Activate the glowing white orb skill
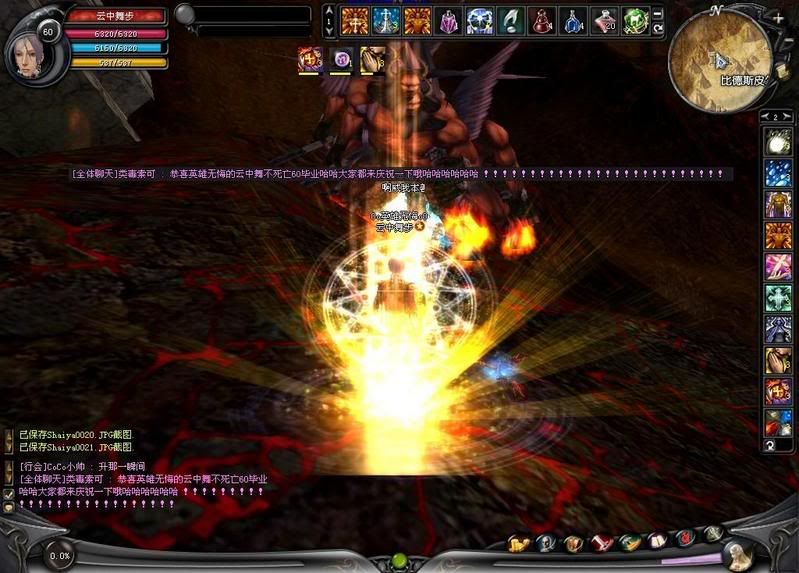This screenshot has height=573, width=799. (778, 143)
